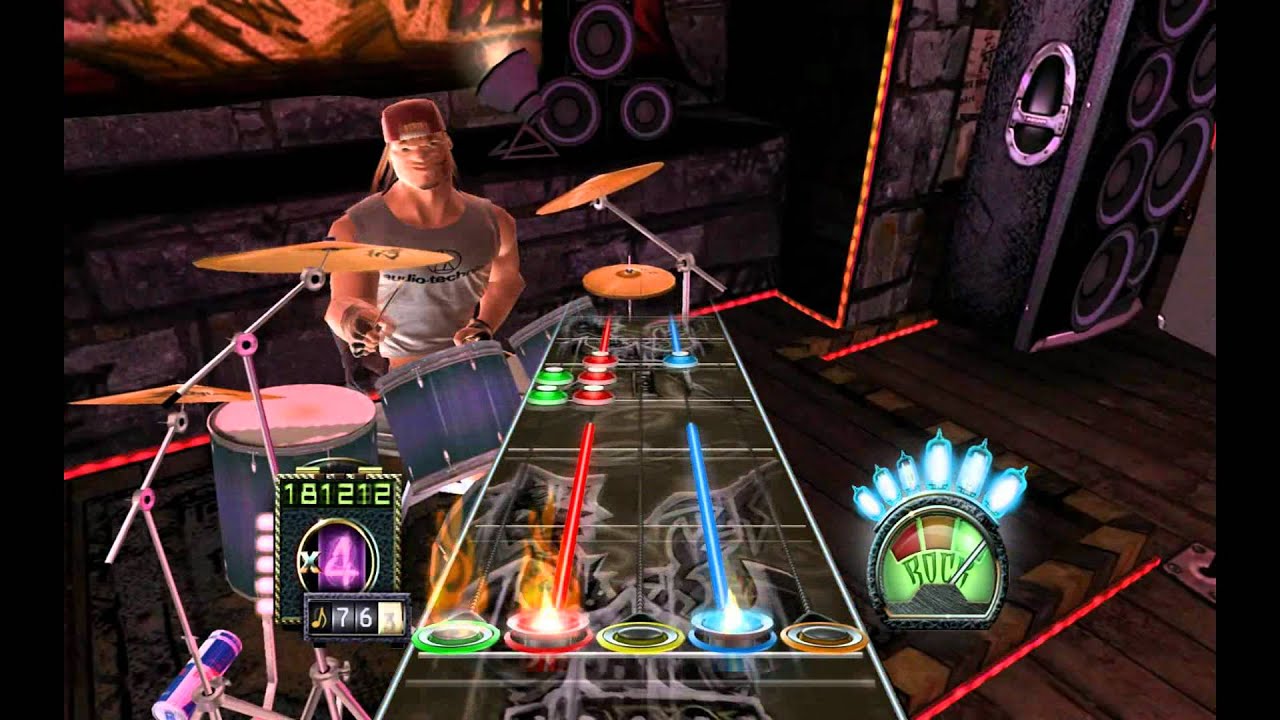Screen dimensions: 1280x720
Task: Hit the flaming red fret target
Action: (x=546, y=633)
